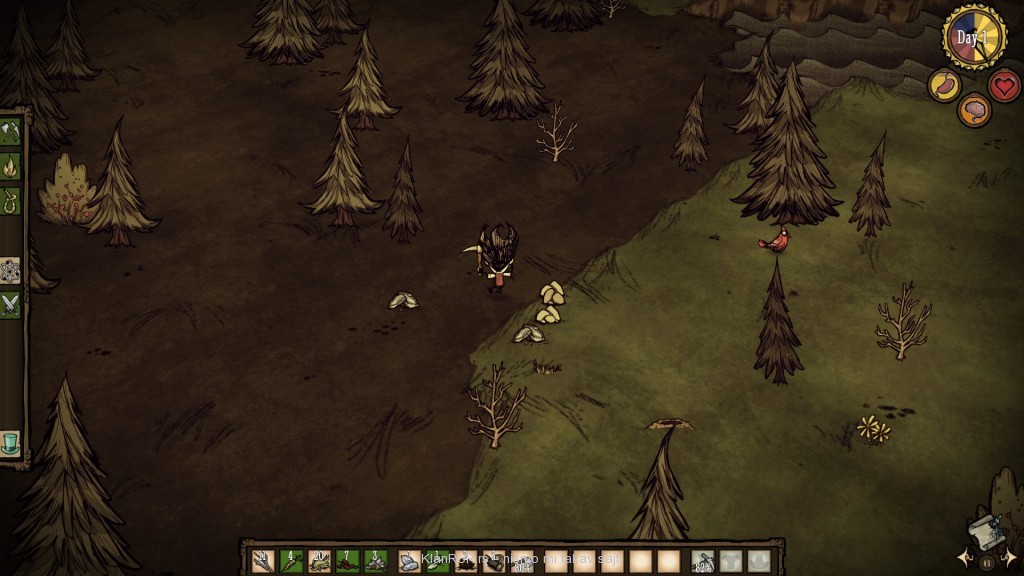Pause the game with the pause button
This screenshot has height=576, width=1024.
coord(987,563)
